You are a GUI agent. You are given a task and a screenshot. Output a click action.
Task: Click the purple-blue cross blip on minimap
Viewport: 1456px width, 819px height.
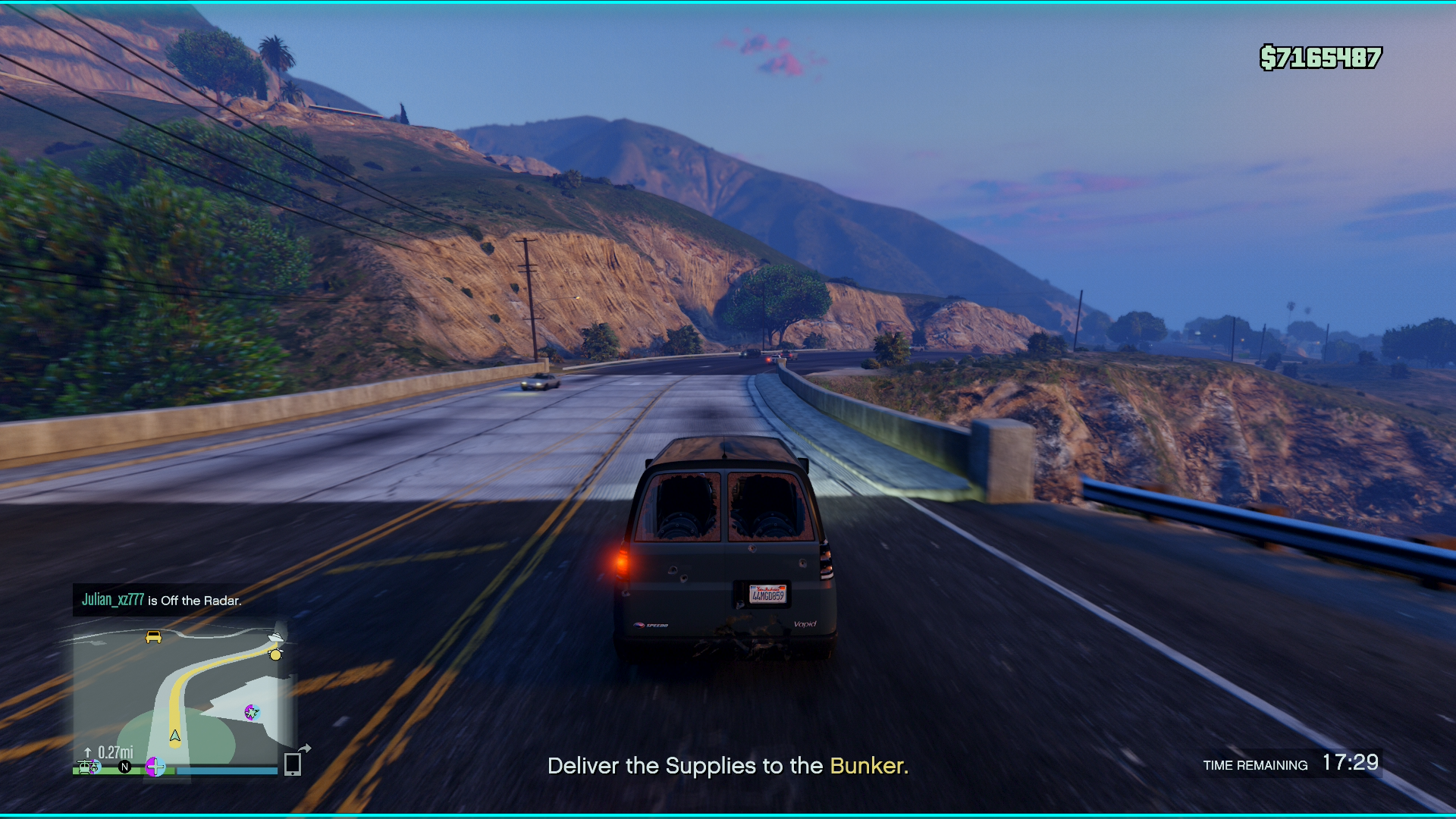point(155,767)
